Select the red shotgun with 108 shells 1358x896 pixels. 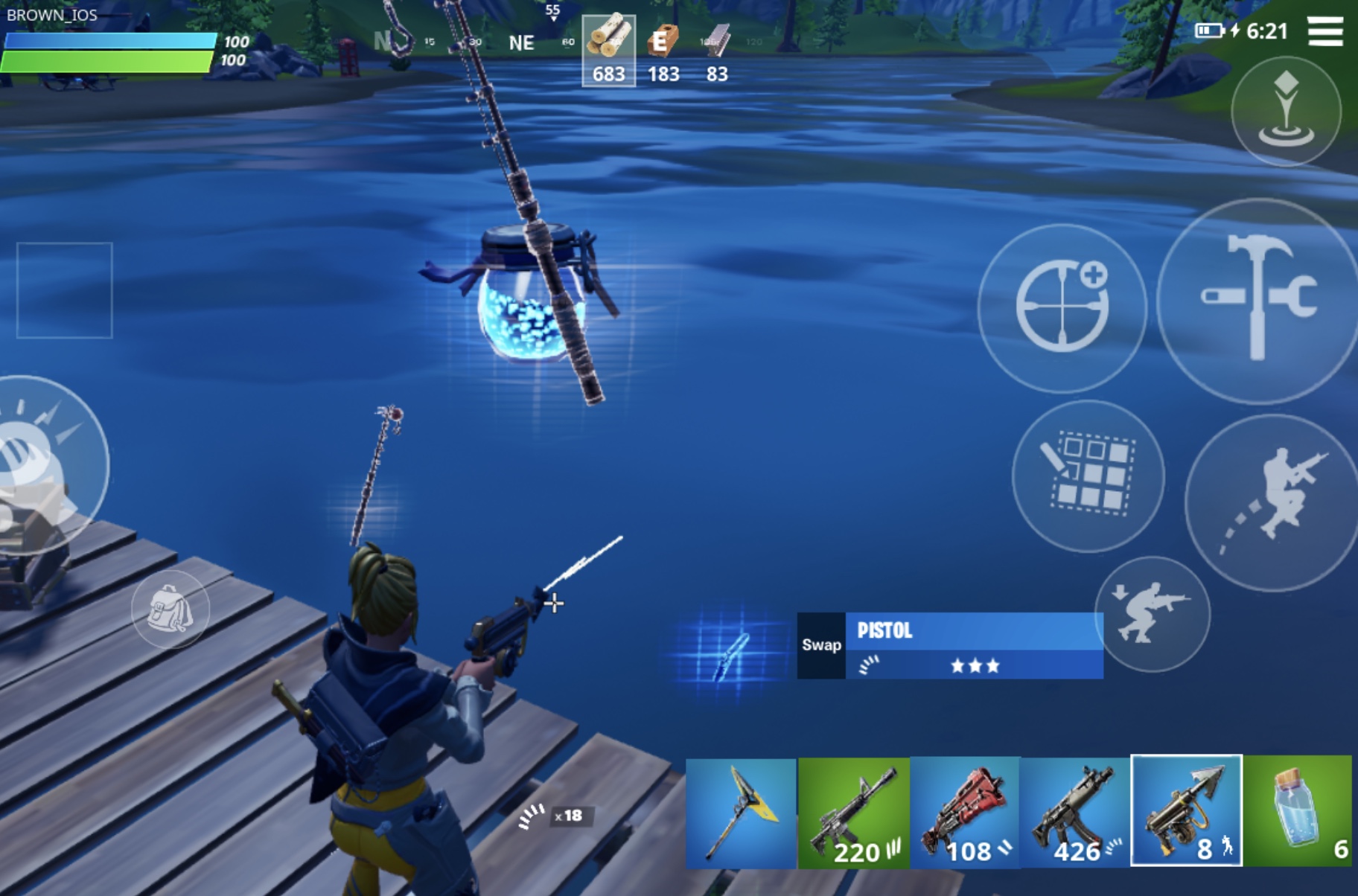pyautogui.click(x=965, y=813)
